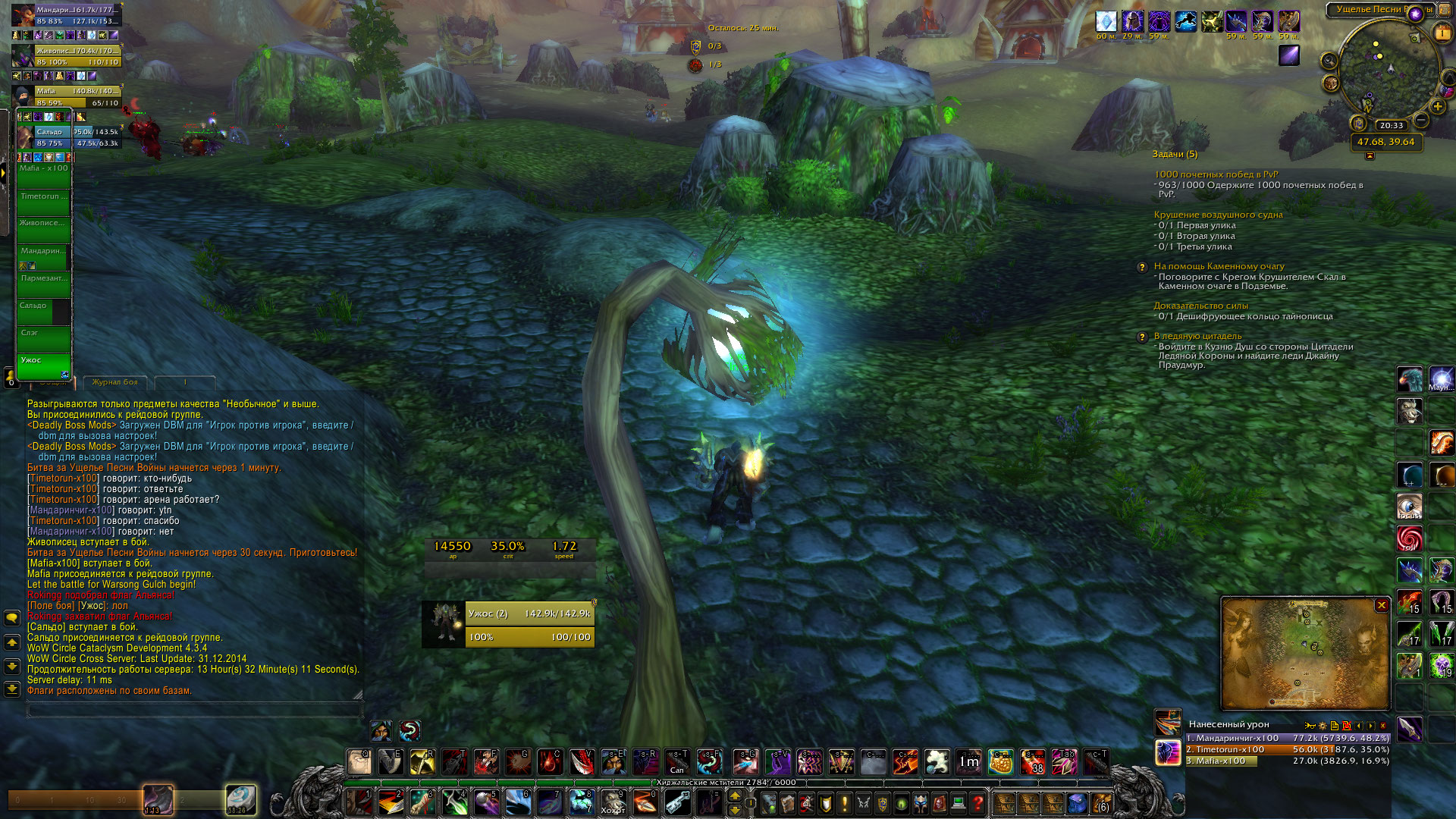The height and width of the screenshot is (819, 1456).
Task: Open the quest На помощь Каменному очагу
Action: (x=1219, y=266)
